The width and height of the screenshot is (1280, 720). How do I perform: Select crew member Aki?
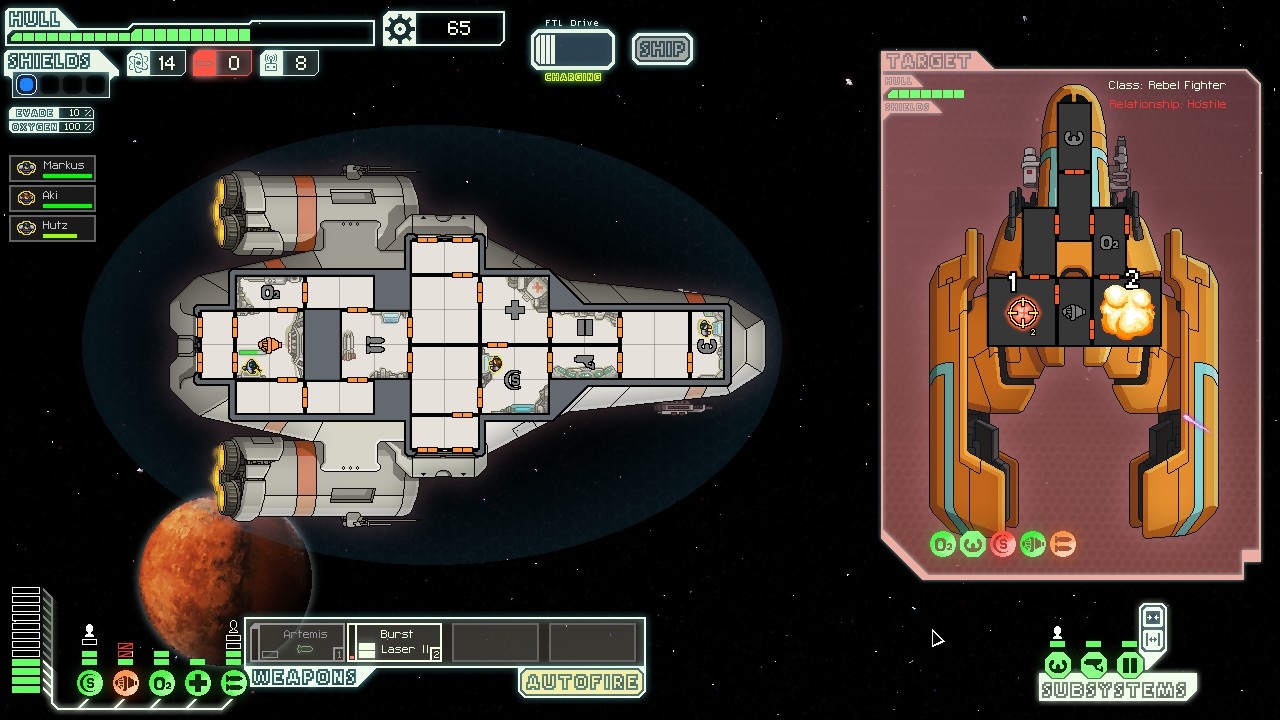coord(53,198)
